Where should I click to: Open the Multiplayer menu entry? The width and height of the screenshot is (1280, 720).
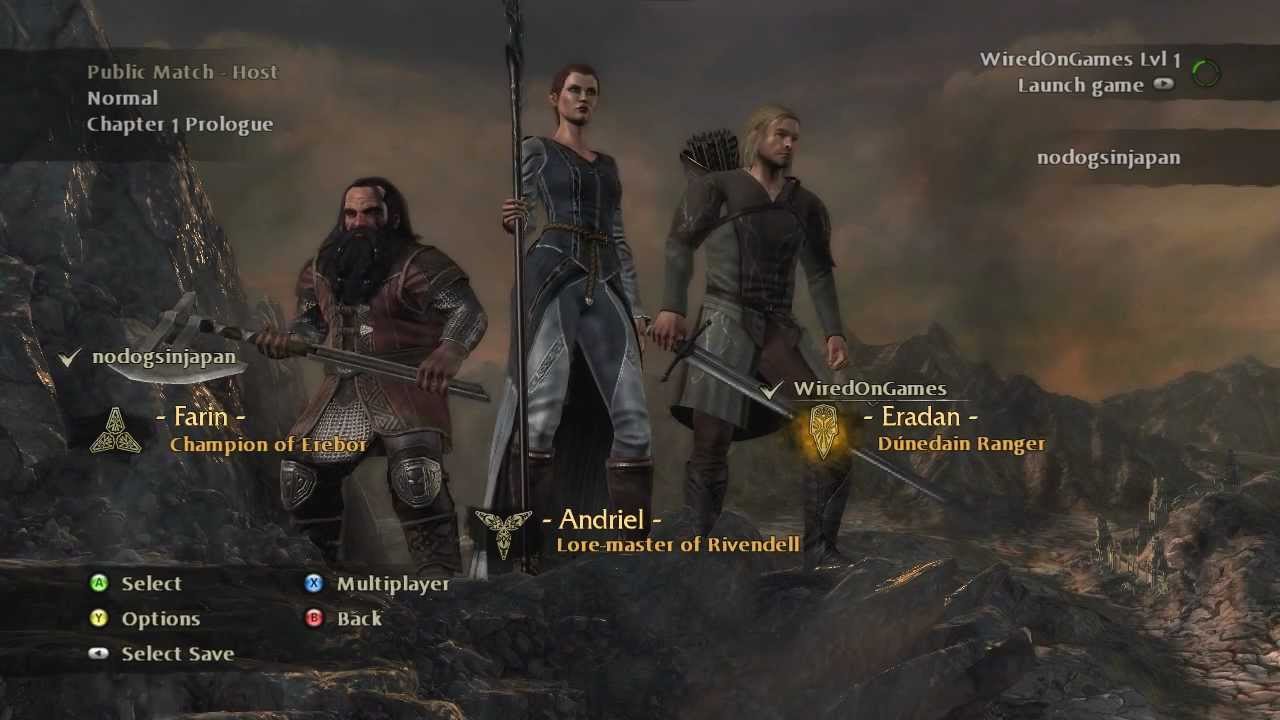[392, 584]
